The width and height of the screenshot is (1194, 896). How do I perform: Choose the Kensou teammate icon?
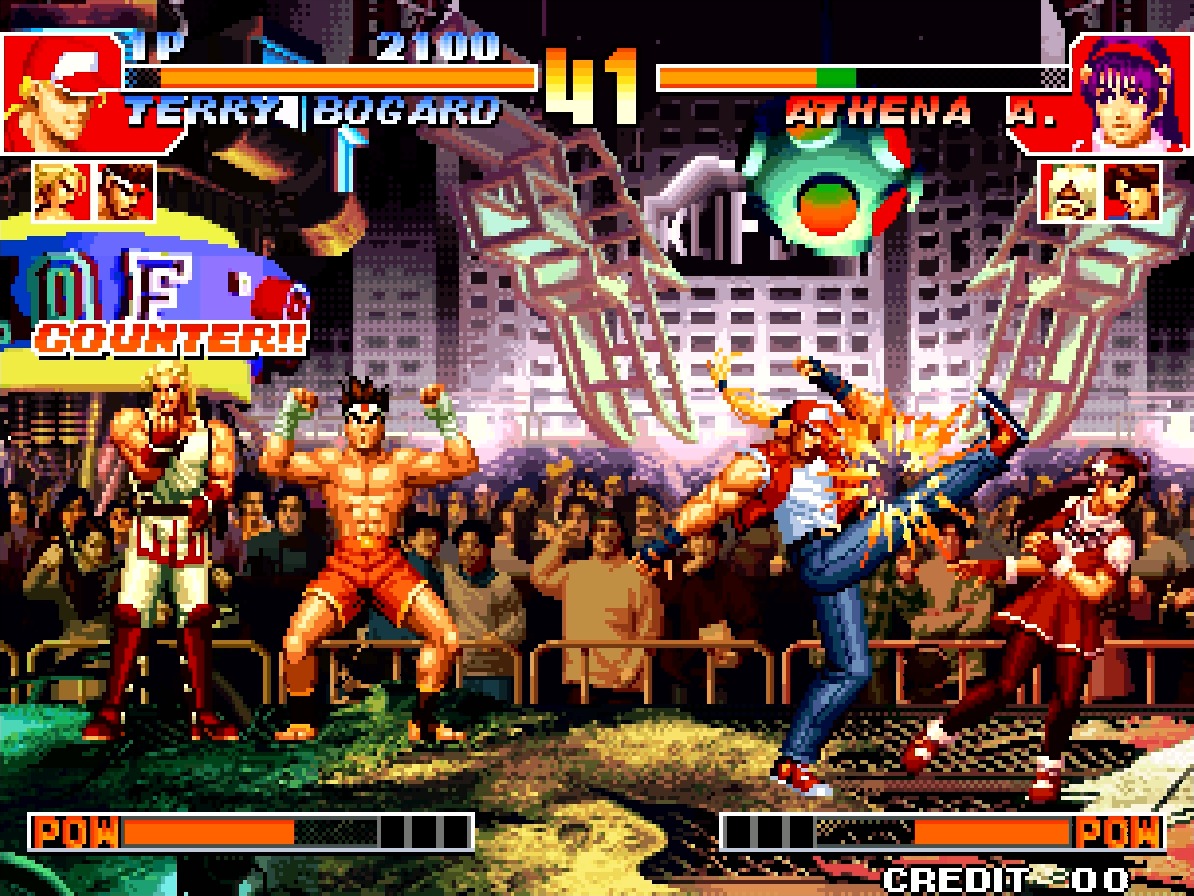(x=1132, y=191)
